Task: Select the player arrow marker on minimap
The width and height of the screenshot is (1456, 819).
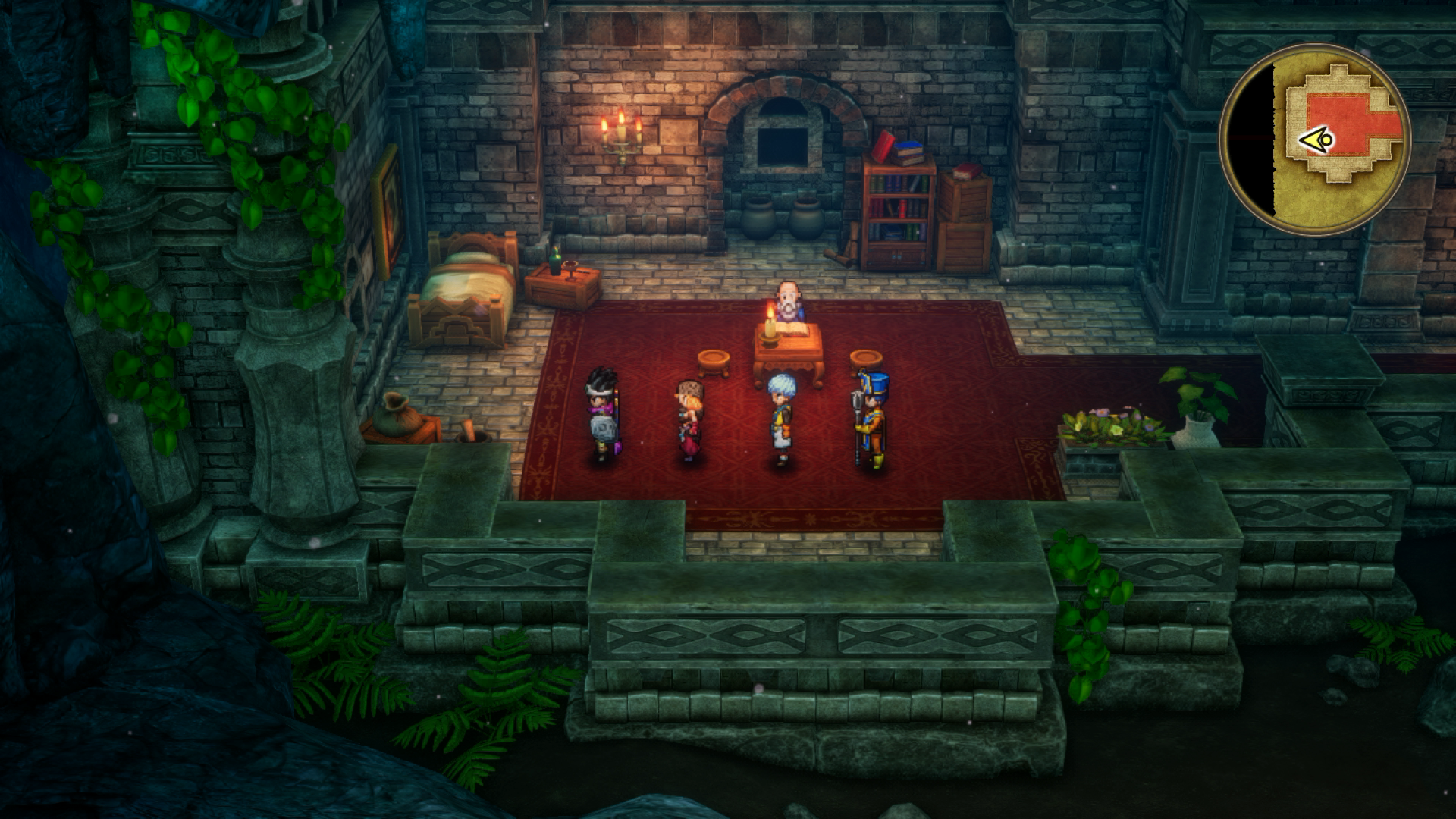Action: click(x=1316, y=140)
